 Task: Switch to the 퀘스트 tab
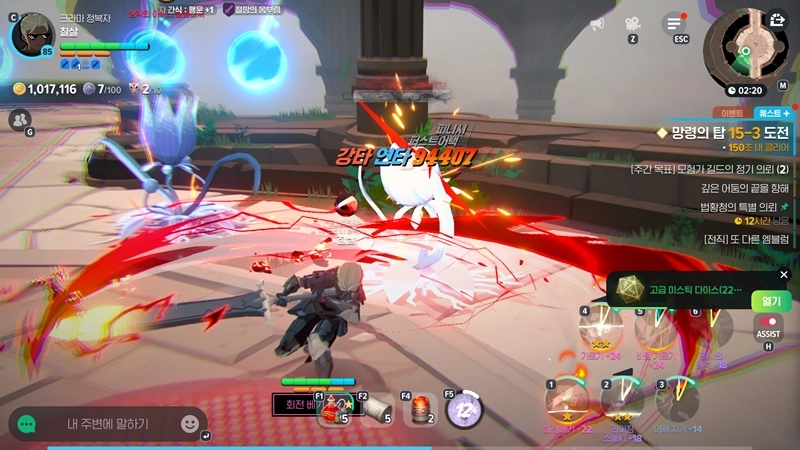coord(772,113)
